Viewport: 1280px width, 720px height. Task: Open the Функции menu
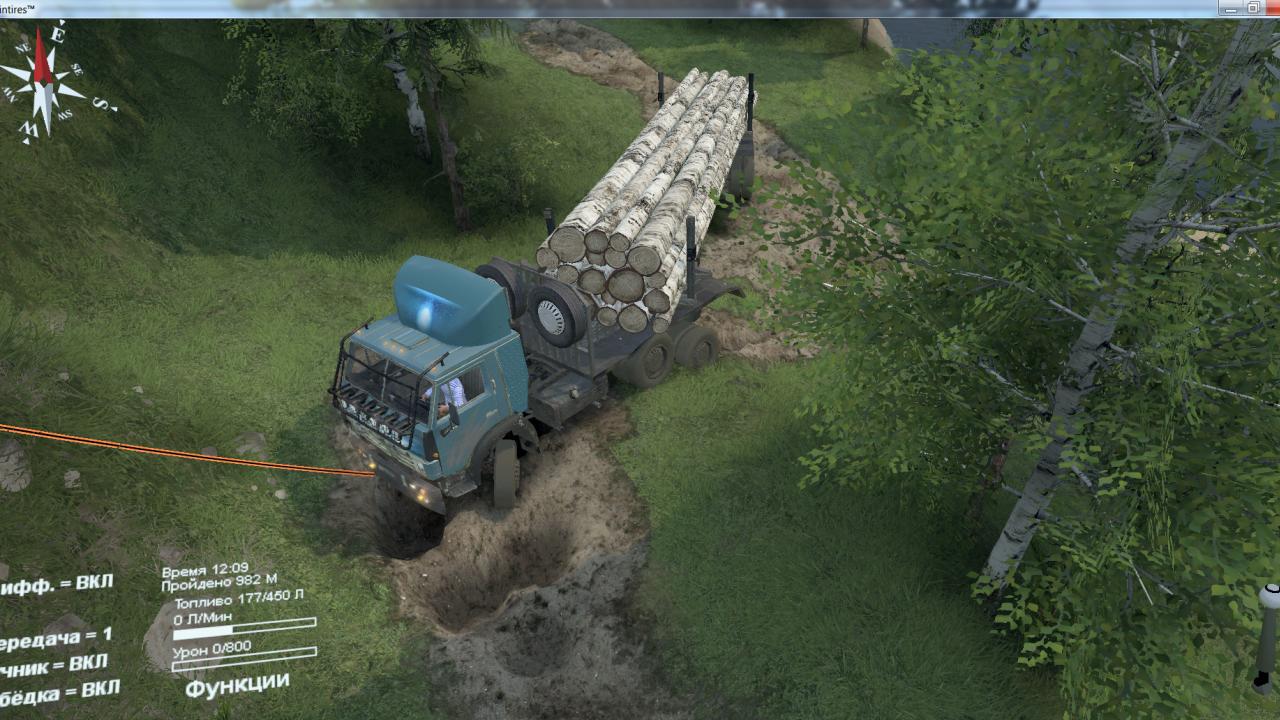[x=236, y=686]
